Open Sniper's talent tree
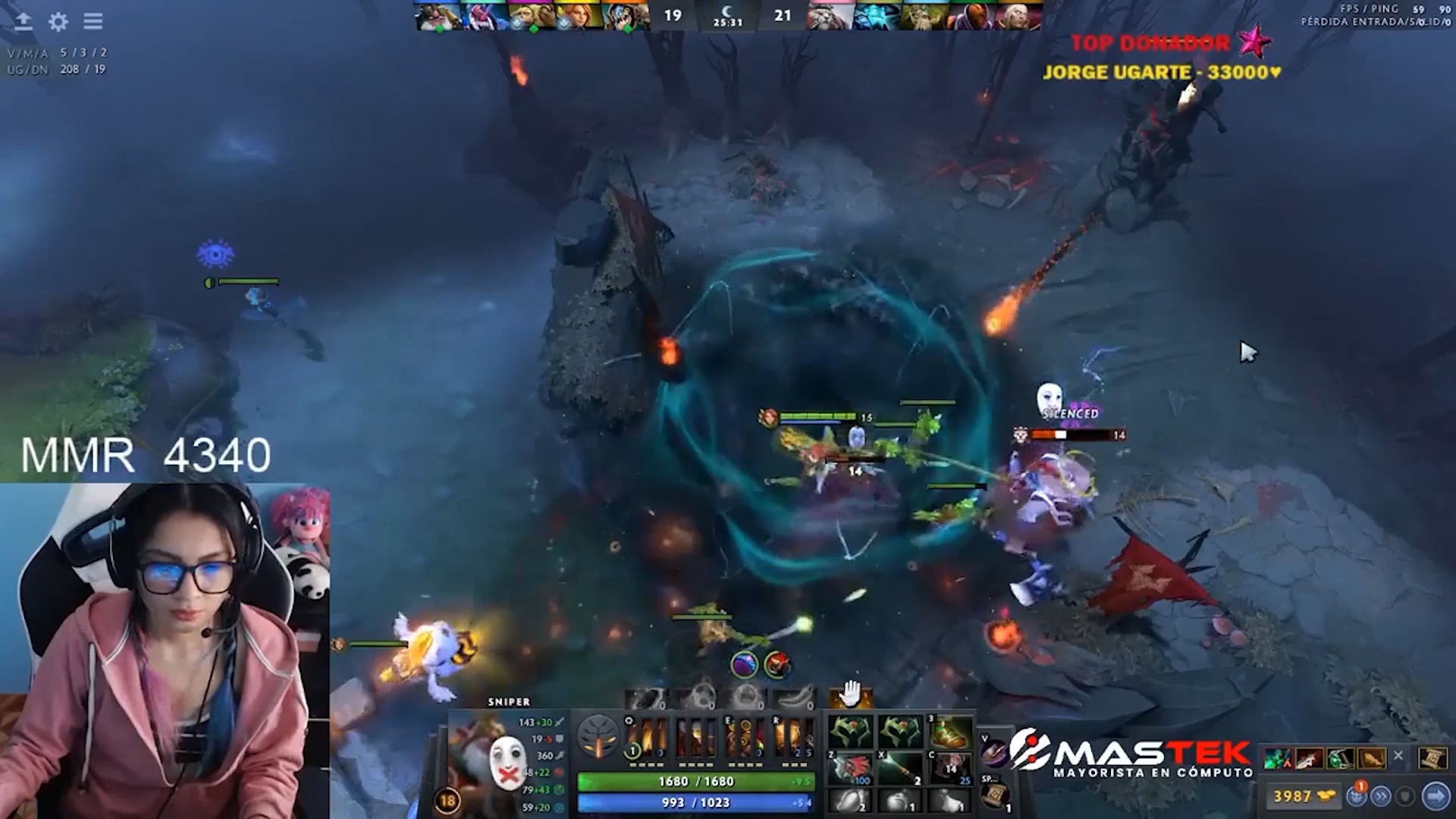This screenshot has height=819, width=1456. [x=598, y=736]
